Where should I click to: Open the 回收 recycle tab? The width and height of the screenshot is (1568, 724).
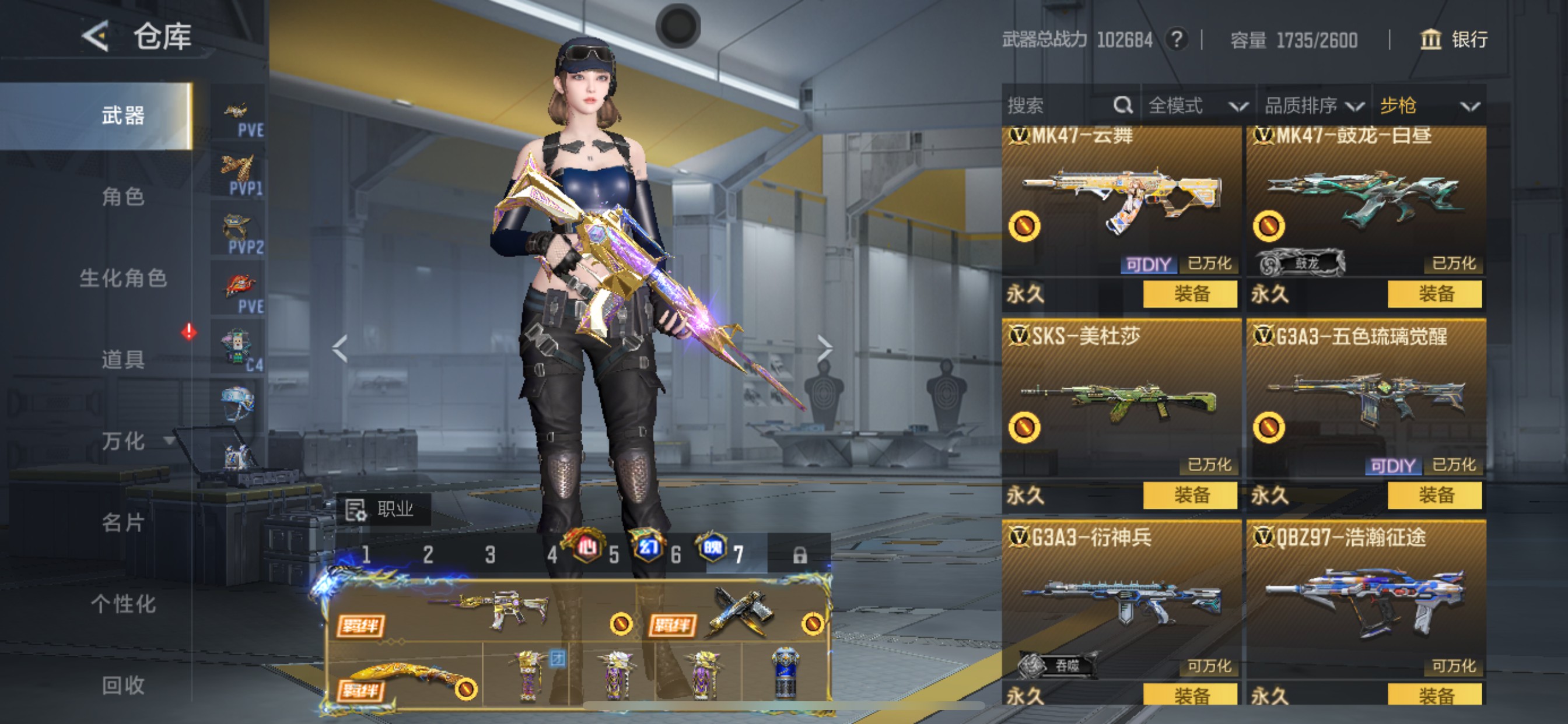(123, 684)
